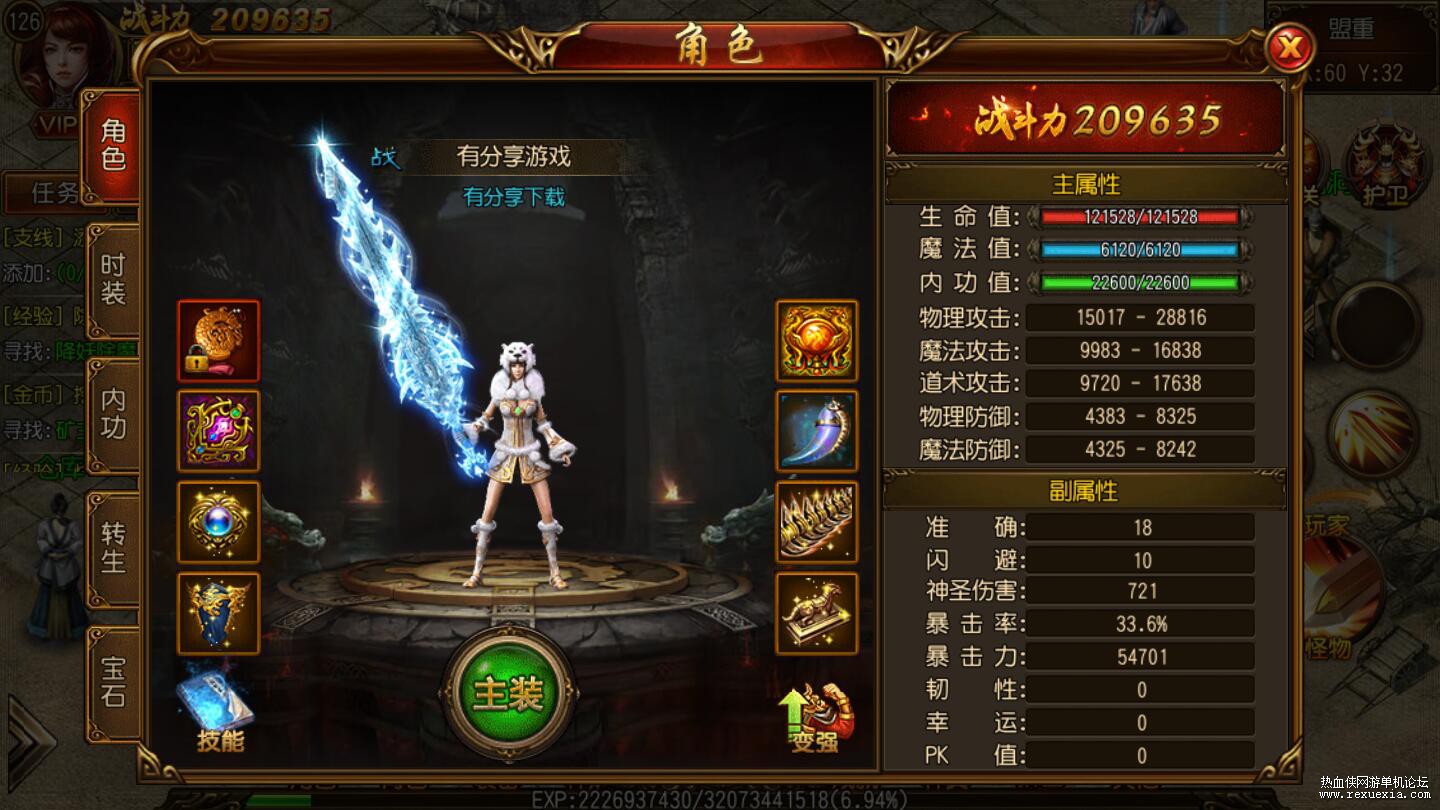The image size is (1440, 810).
Task: Click the dagger equipment slot on the right
Action: (x=816, y=430)
